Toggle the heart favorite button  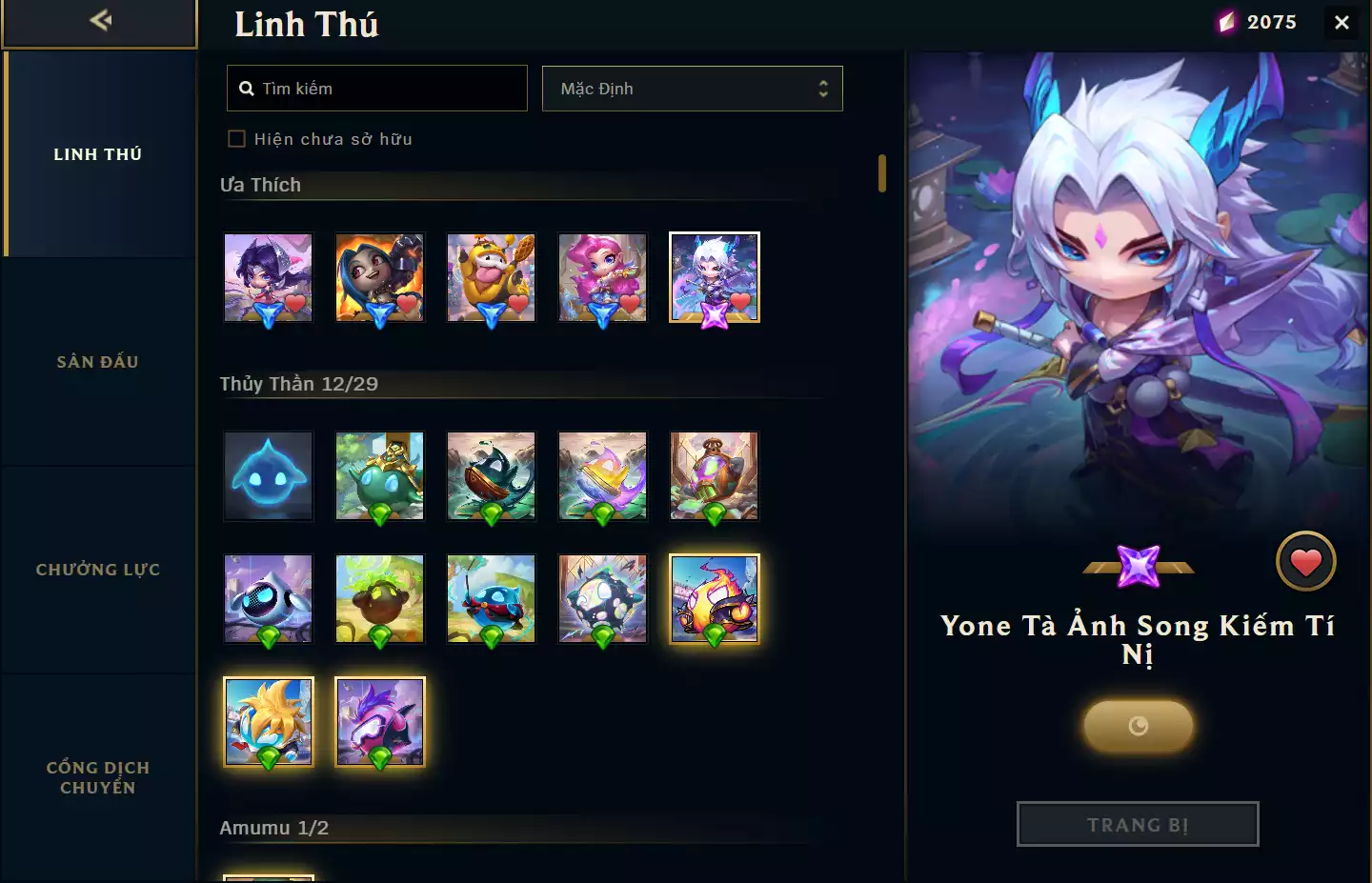pos(1305,562)
